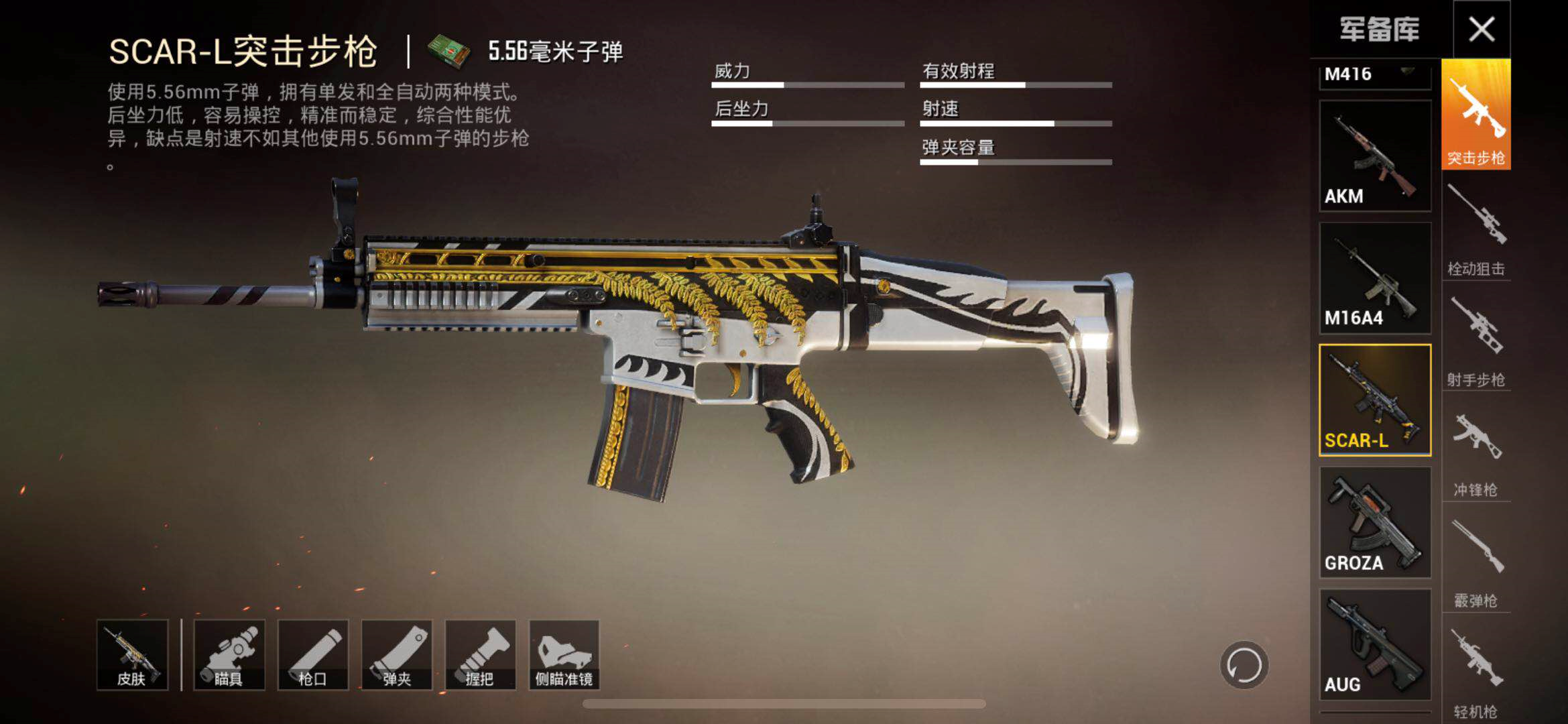
Task: Open the 栓动狙击 bolt-action sniper category
Action: pos(1475,227)
